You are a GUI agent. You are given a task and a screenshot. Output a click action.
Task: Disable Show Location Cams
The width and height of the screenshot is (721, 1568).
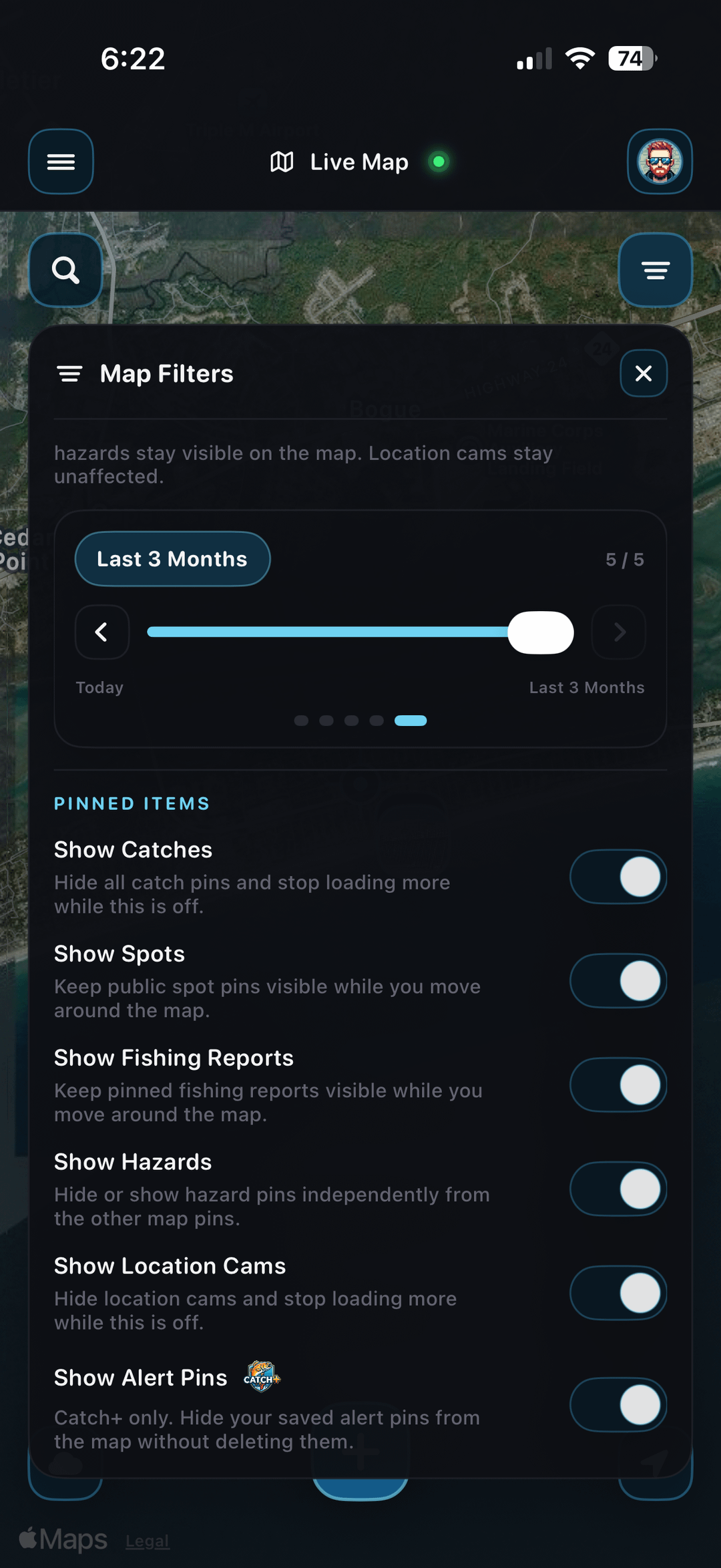coord(618,1294)
